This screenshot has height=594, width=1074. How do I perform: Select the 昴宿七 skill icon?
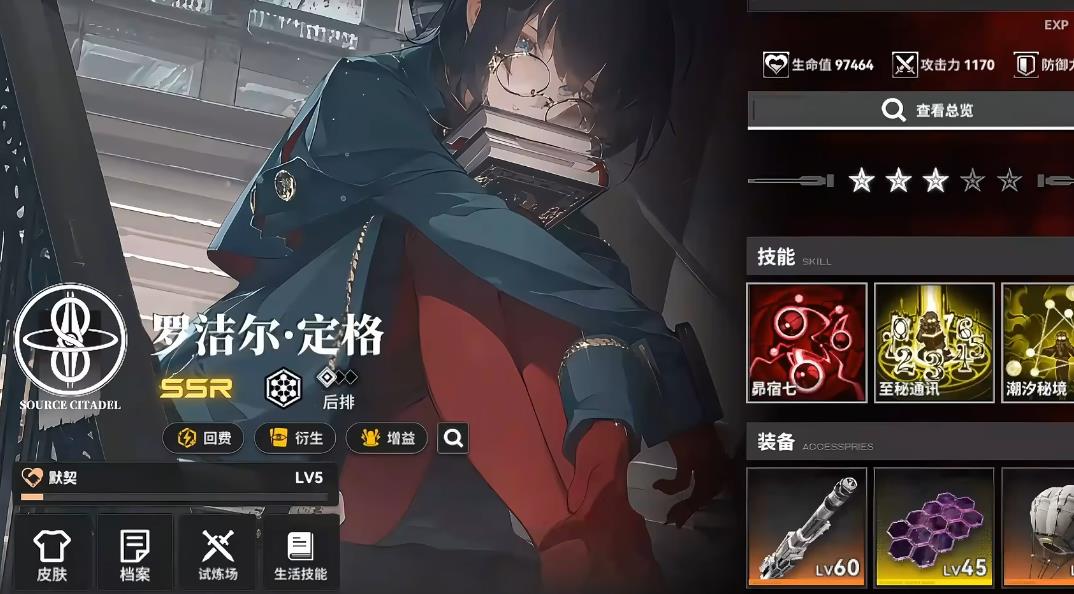pyautogui.click(x=806, y=342)
